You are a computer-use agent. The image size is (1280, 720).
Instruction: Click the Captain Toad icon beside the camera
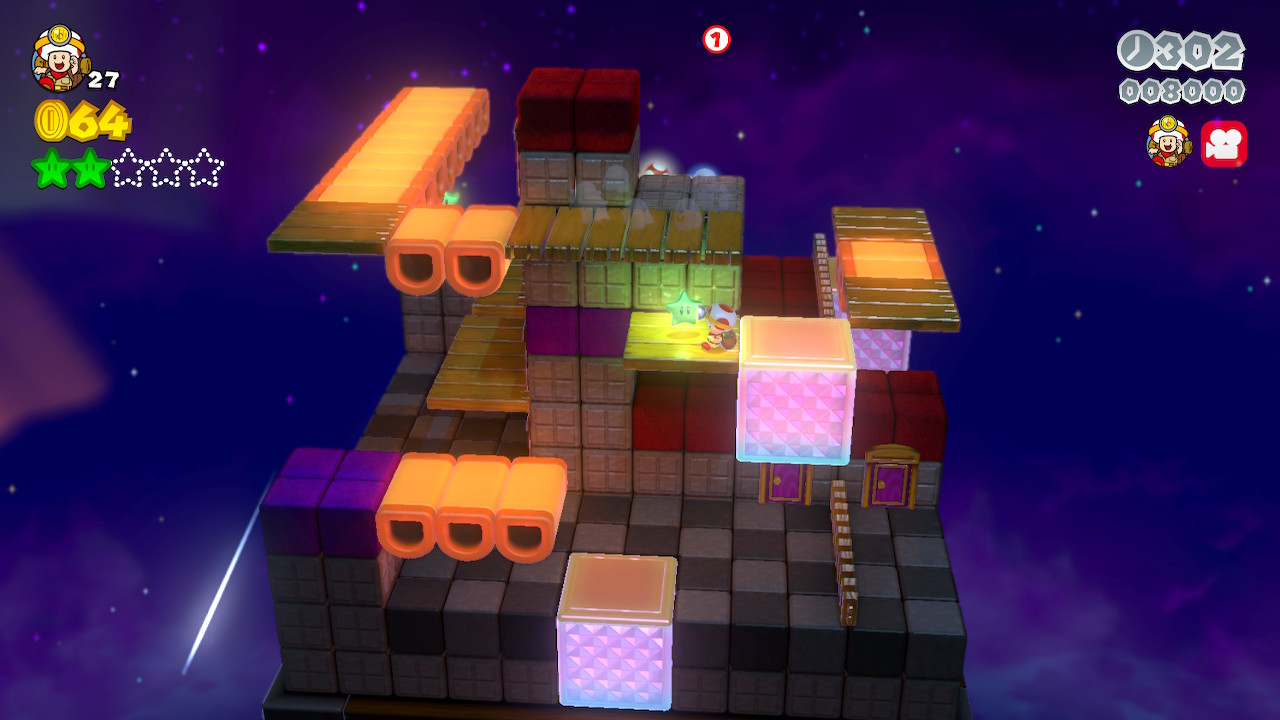(x=1168, y=143)
